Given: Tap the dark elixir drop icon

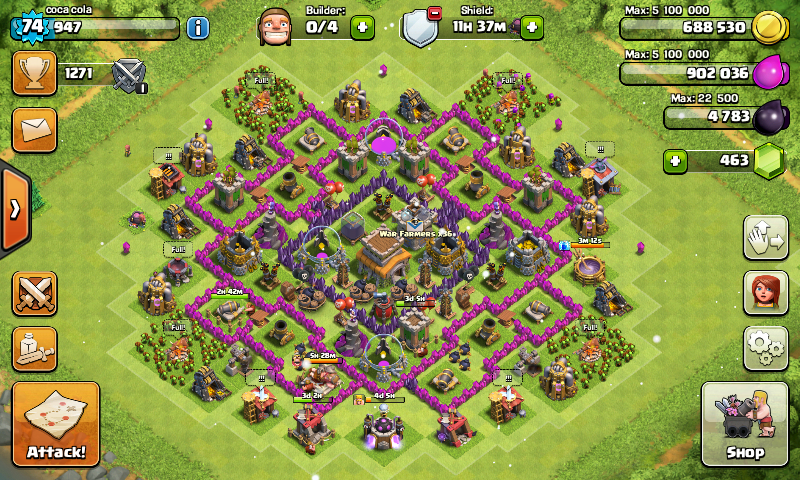Looking at the screenshot, I should (769, 117).
